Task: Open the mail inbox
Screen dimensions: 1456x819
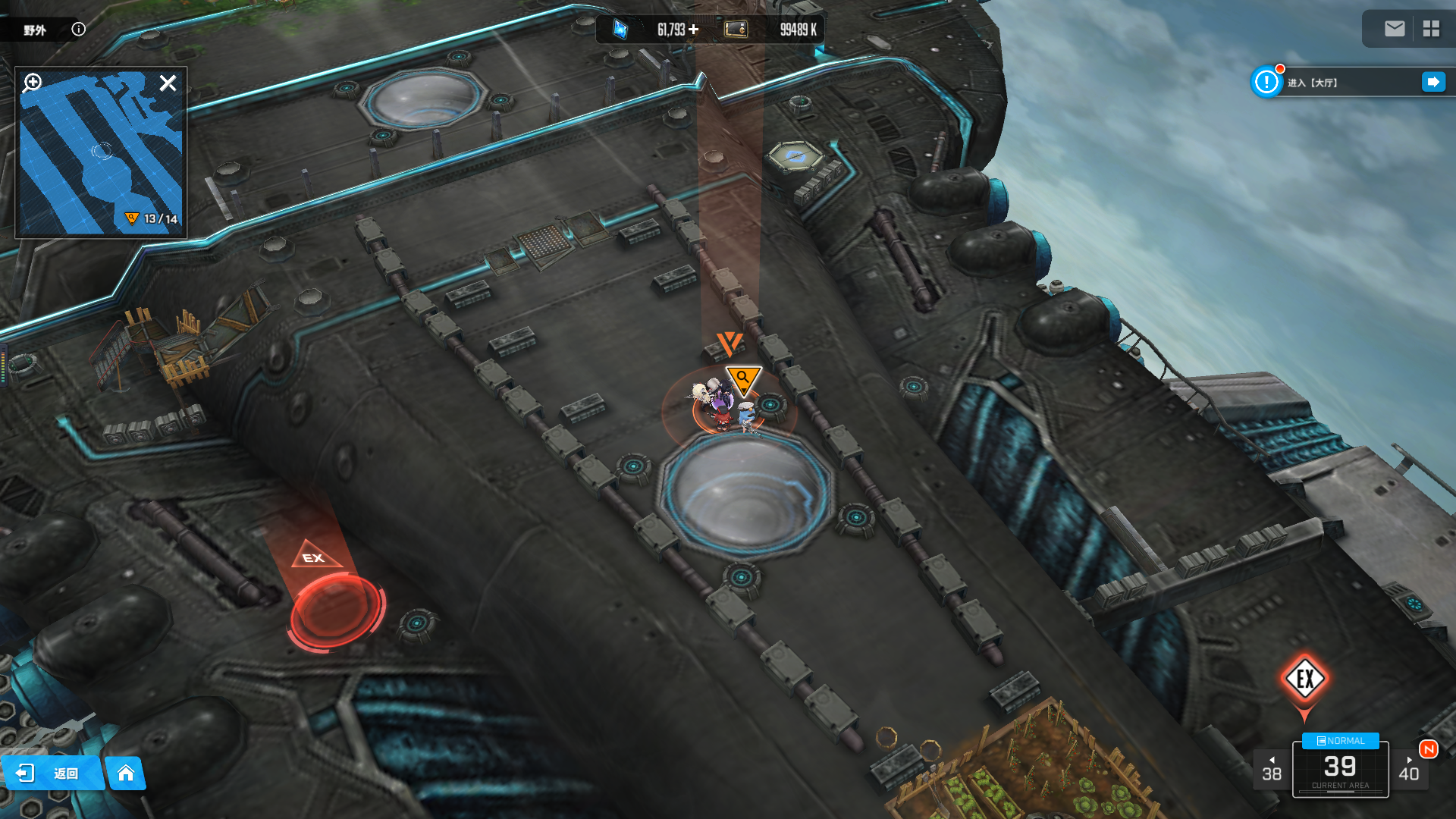Action: 1395,29
